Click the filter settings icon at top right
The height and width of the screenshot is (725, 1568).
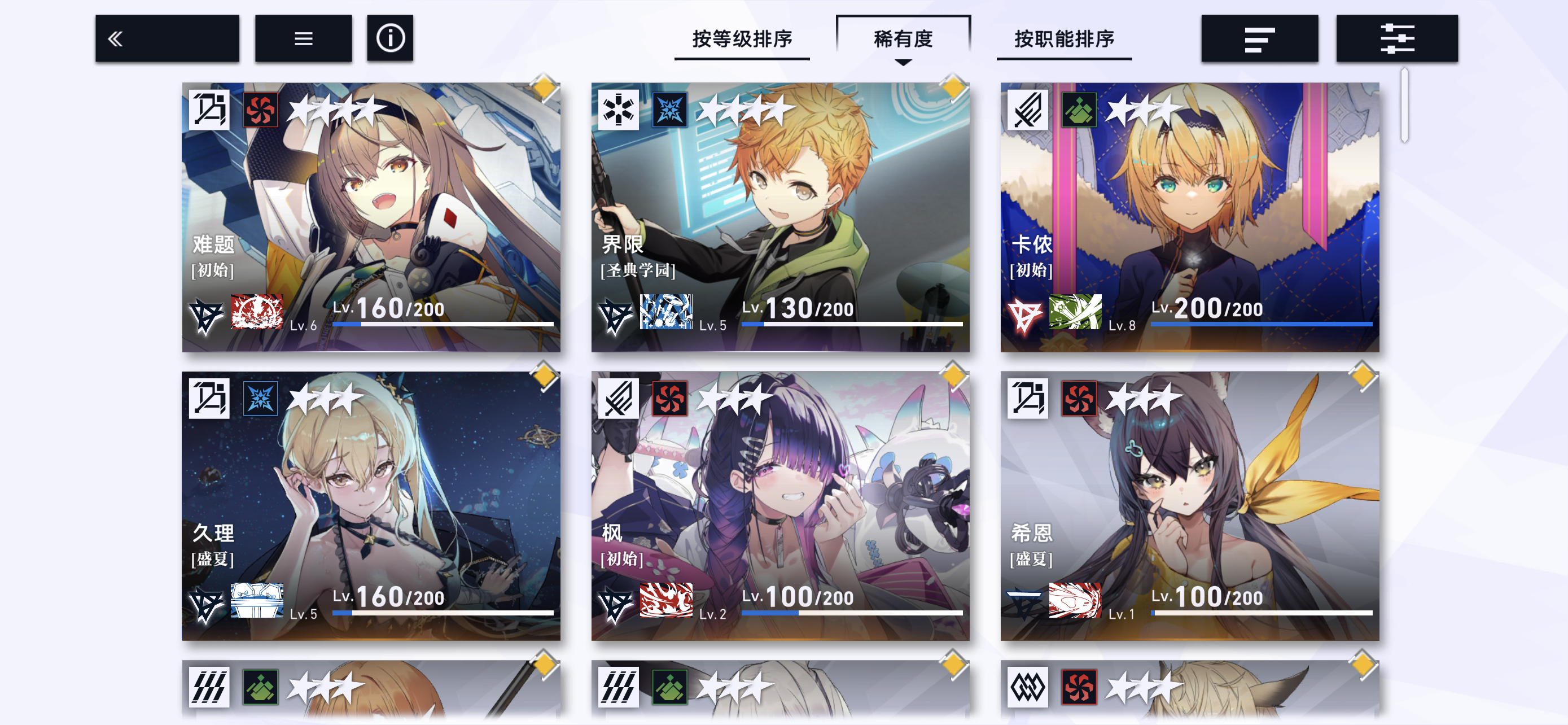point(1398,38)
